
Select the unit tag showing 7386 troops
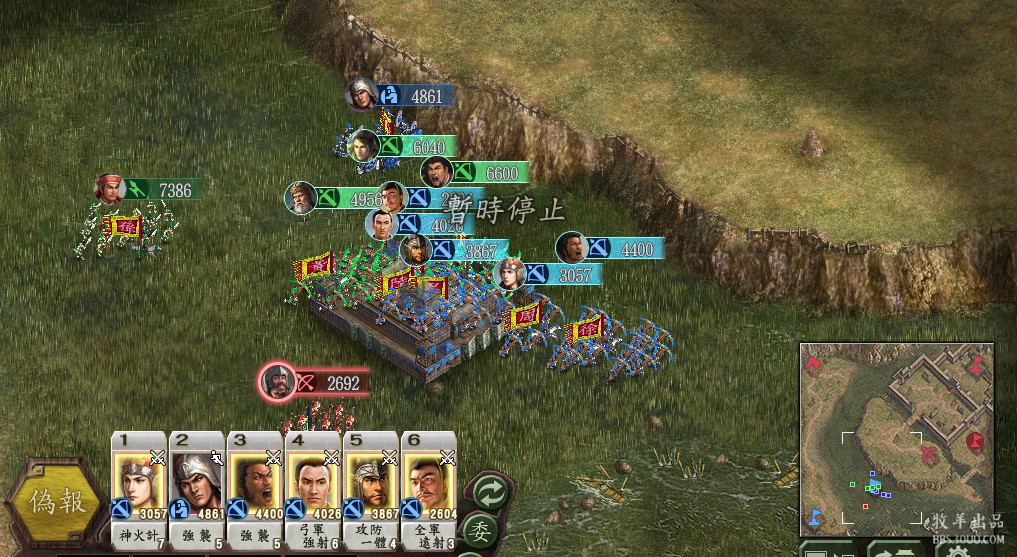(150, 189)
